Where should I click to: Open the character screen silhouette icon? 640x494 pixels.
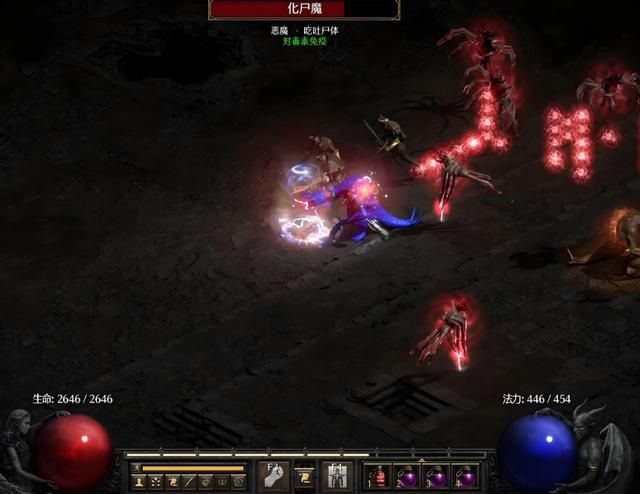[x=141, y=482]
